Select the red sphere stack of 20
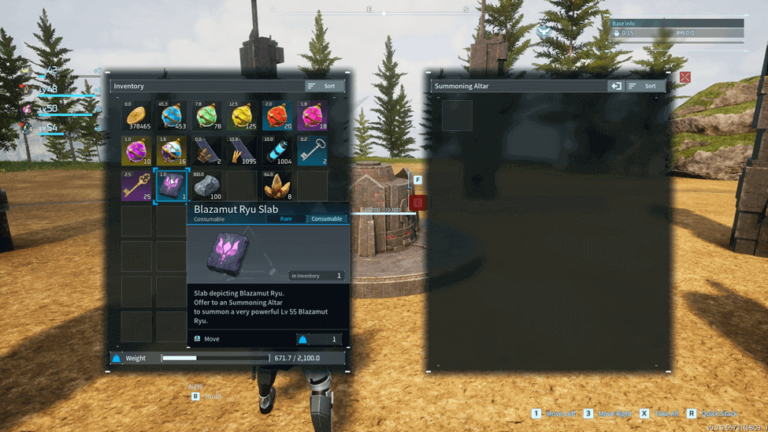Viewport: 768px width, 432px height. [276, 117]
